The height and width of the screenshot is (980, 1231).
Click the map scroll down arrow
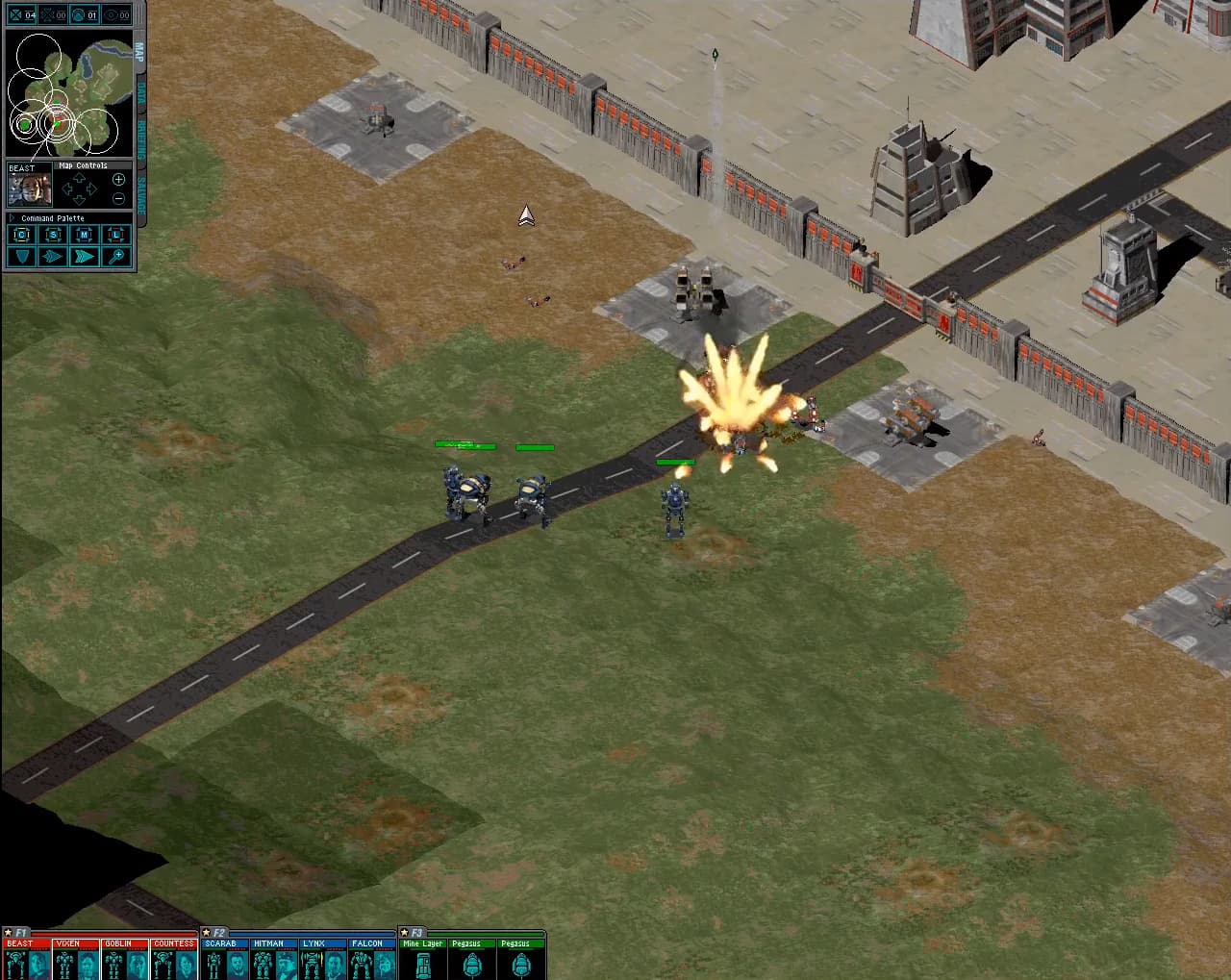click(x=79, y=201)
